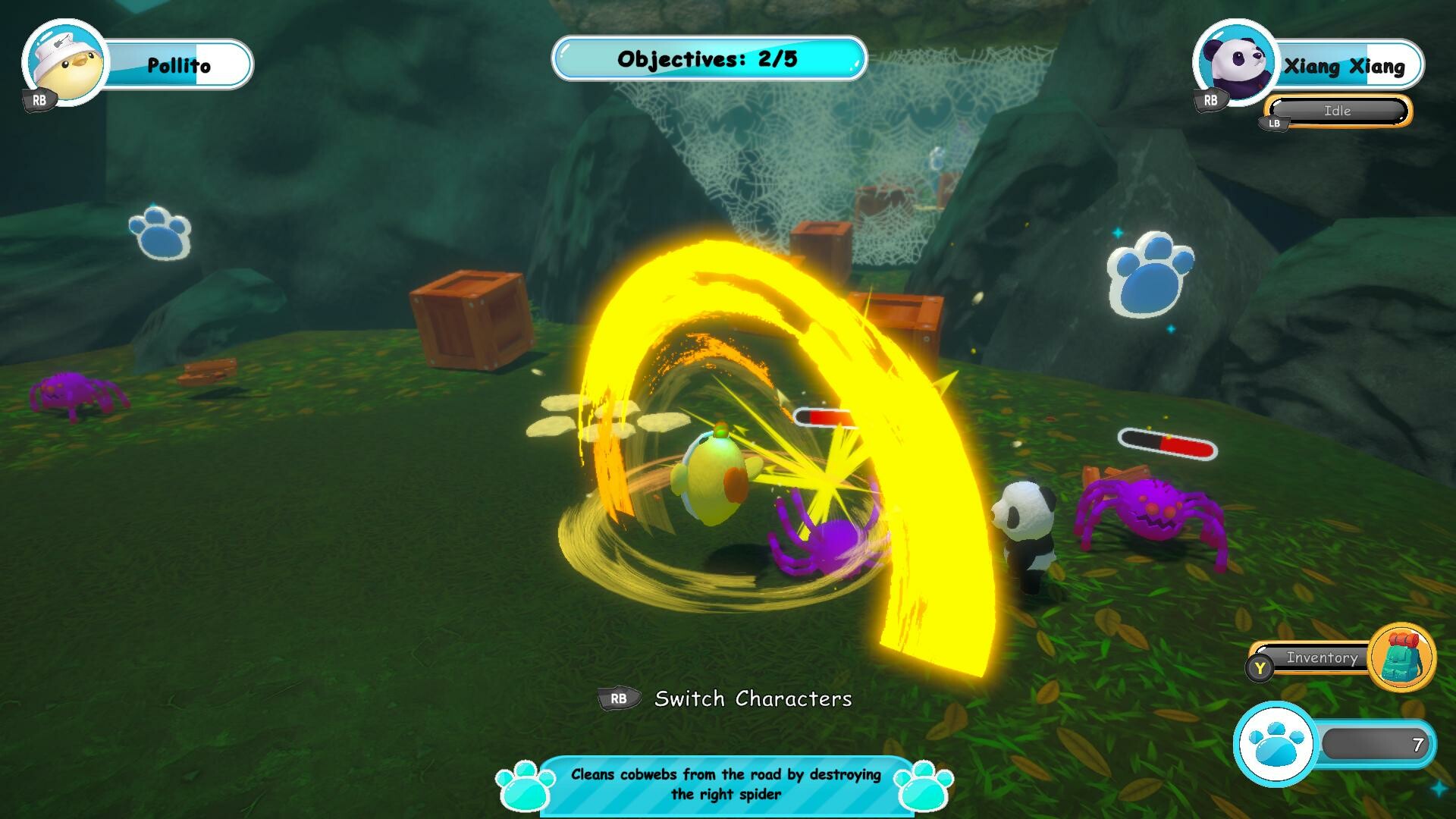This screenshot has width=1456, height=819.
Task: Toggle the LB badge next to the Idle bar
Action: (x=1273, y=124)
